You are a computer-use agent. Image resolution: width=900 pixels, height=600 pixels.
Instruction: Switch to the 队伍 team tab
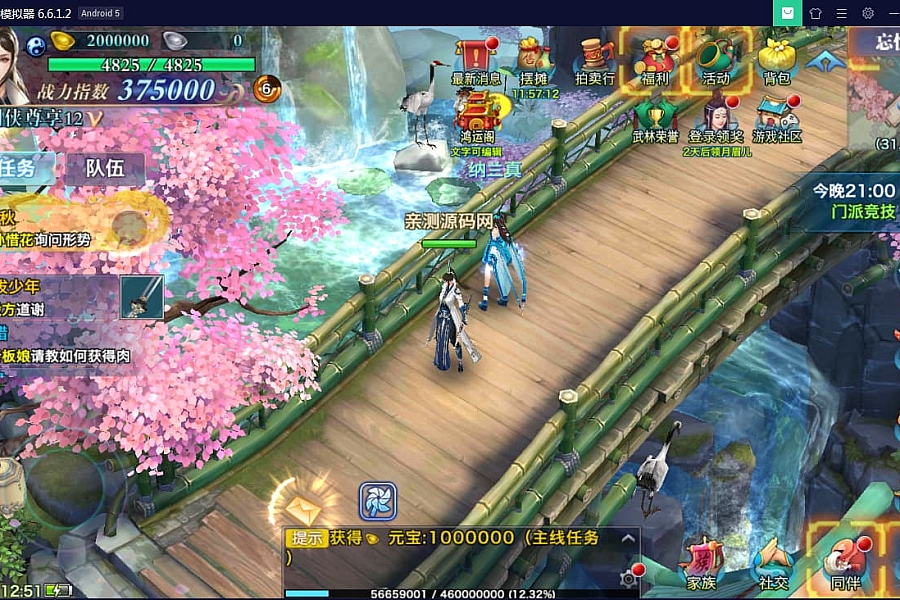coord(104,168)
